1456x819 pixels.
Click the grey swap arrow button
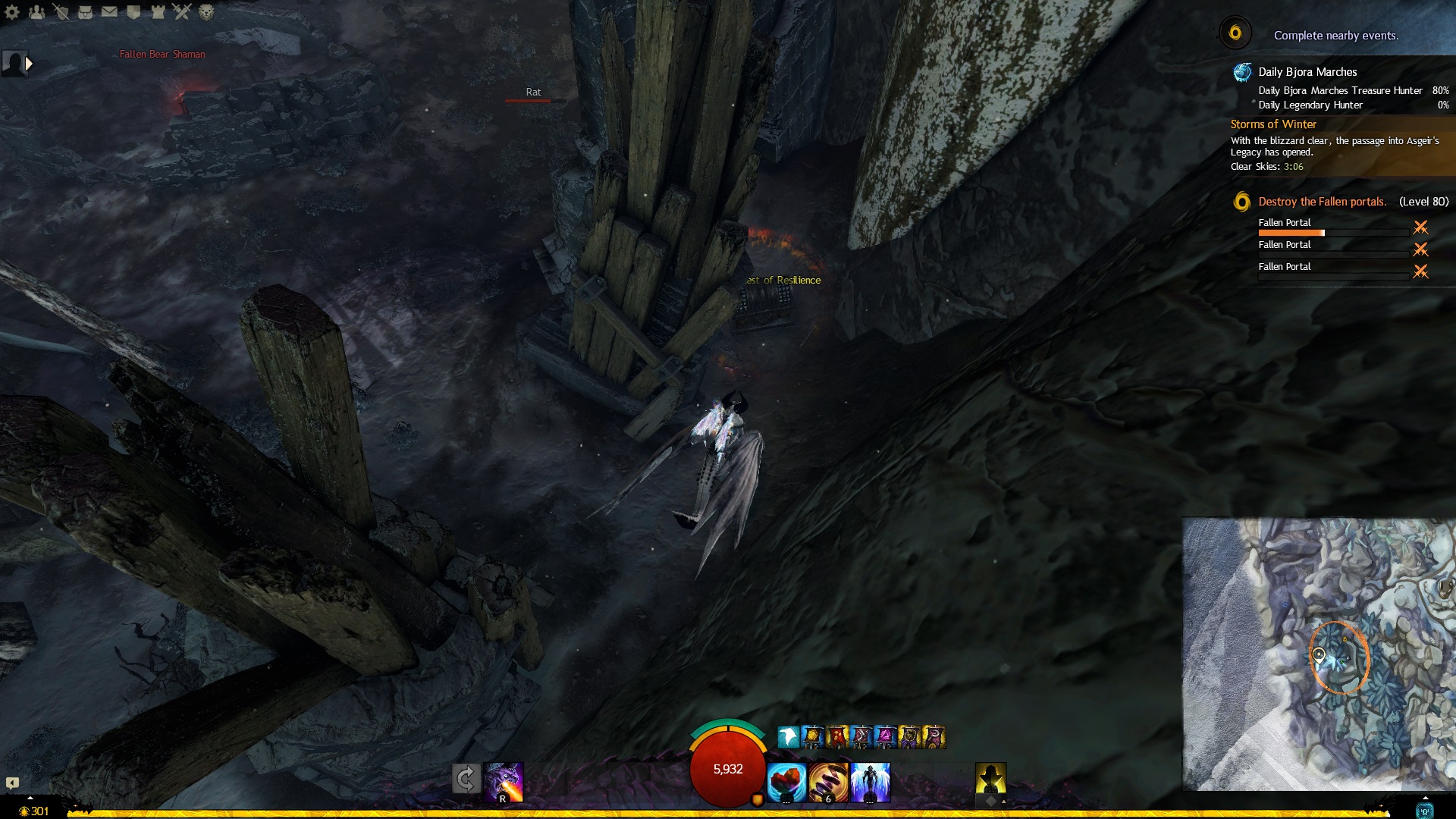pyautogui.click(x=466, y=779)
